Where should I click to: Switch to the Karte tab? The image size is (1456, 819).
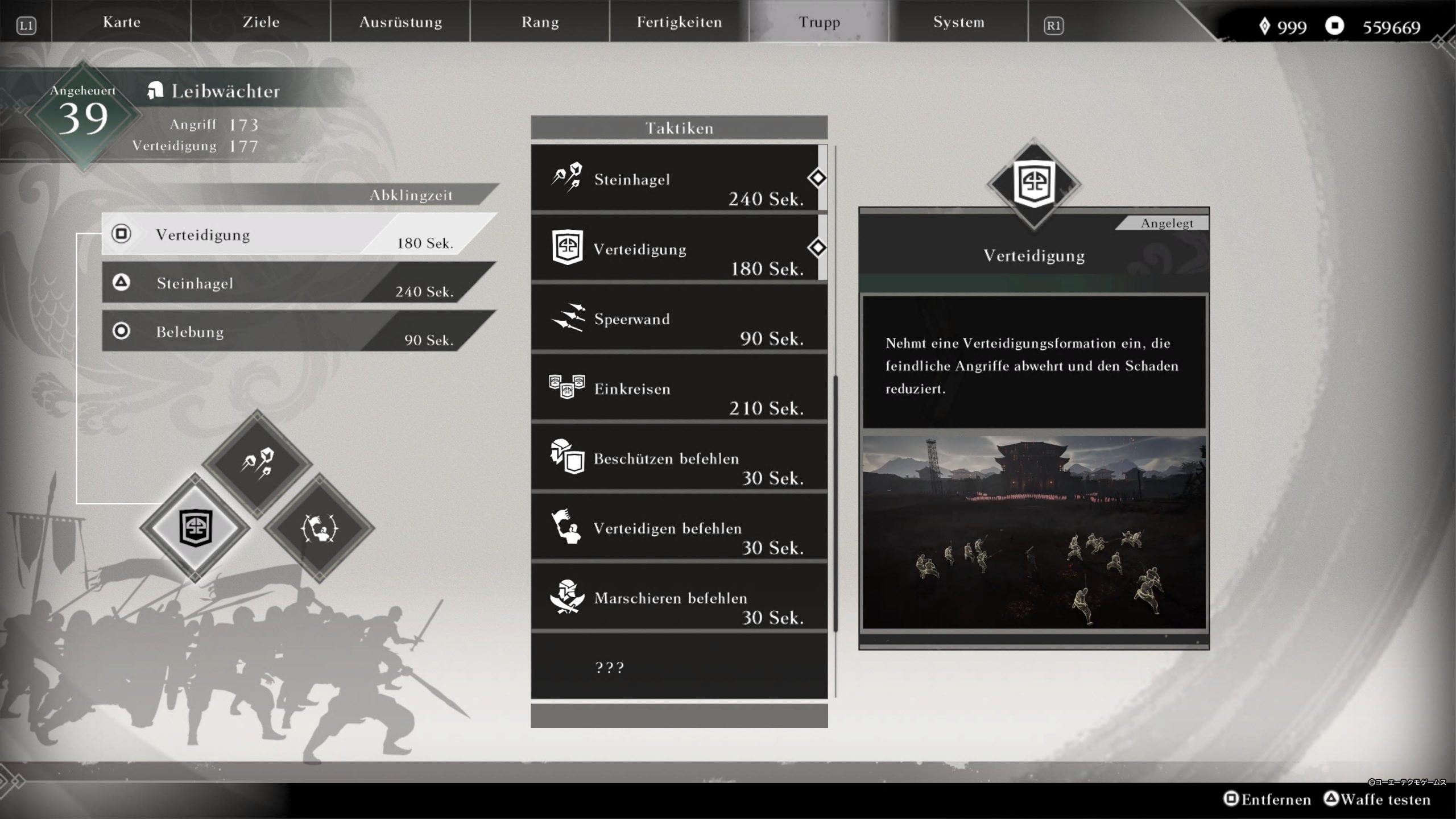[121, 22]
